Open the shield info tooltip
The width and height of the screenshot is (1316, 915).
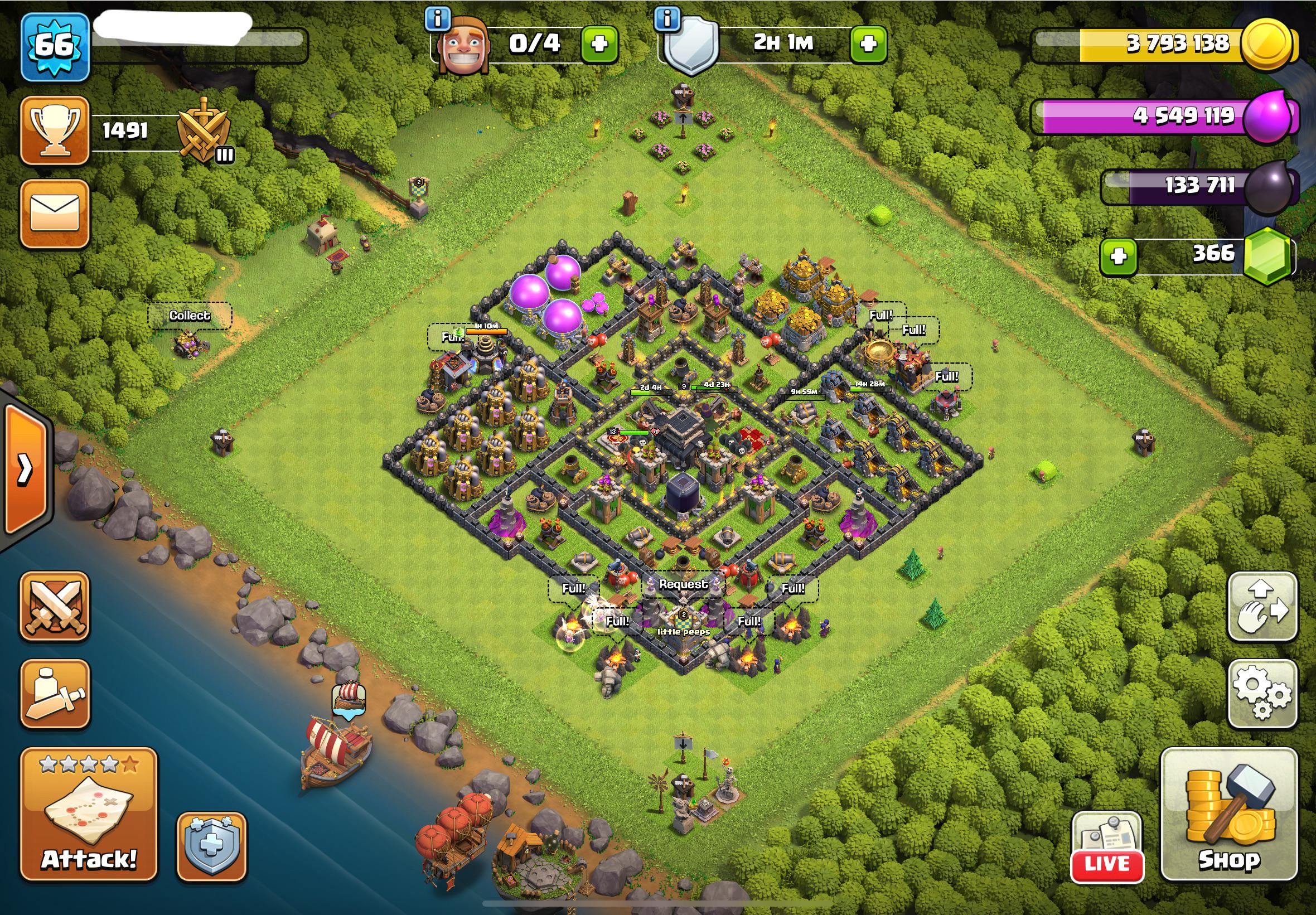pos(666,18)
